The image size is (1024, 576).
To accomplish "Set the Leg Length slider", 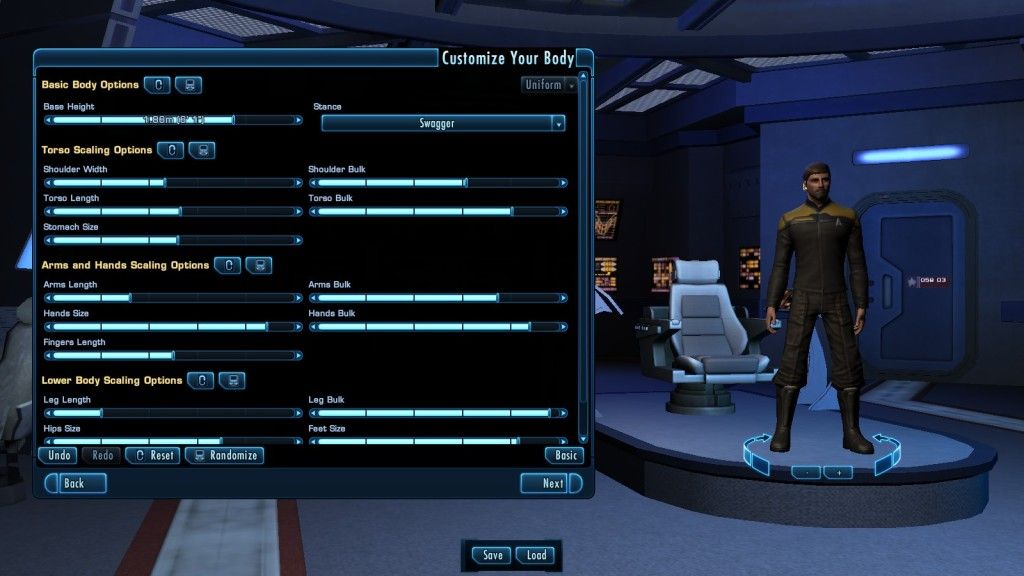I will click(x=100, y=413).
